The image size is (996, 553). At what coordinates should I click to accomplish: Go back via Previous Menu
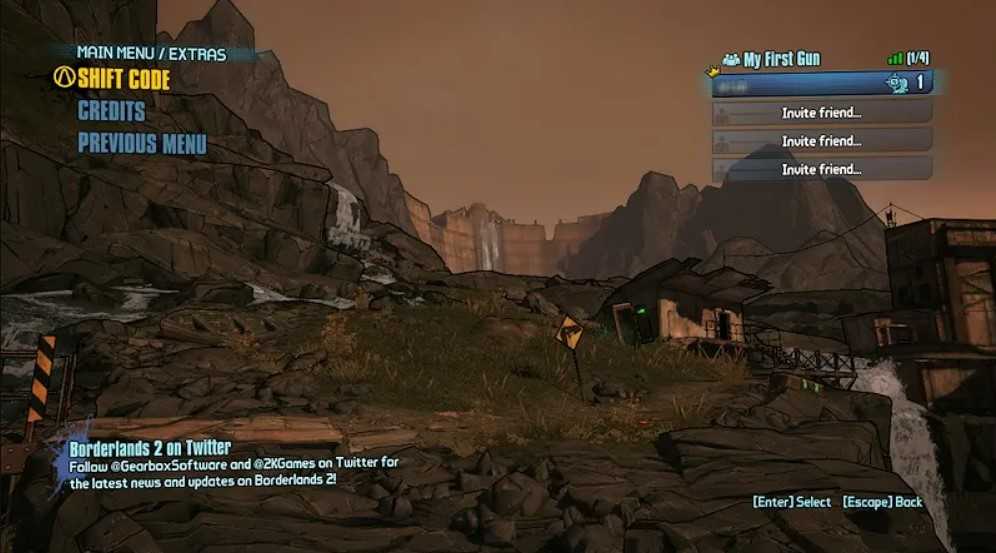[x=142, y=143]
